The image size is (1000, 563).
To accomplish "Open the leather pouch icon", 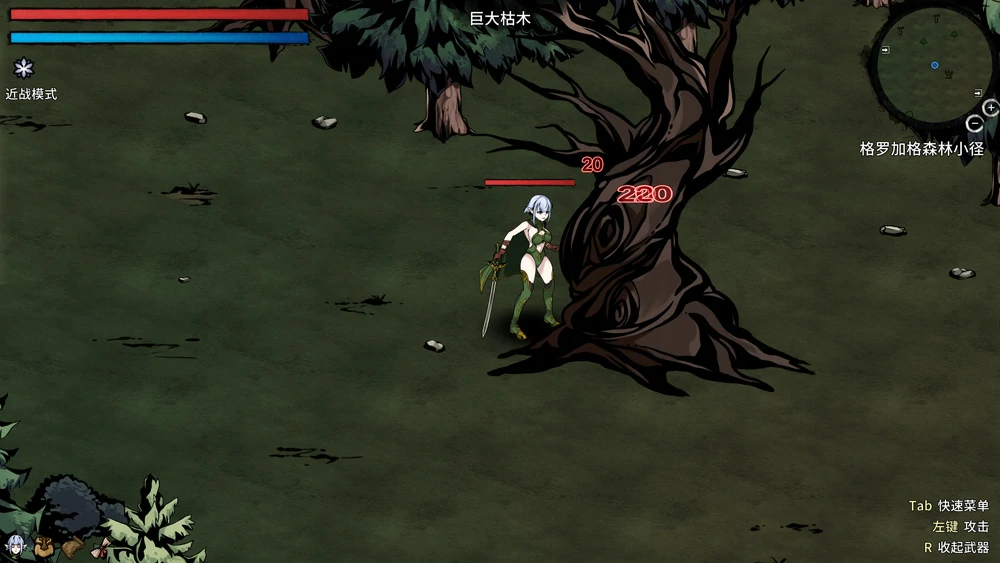I will pos(72,546).
